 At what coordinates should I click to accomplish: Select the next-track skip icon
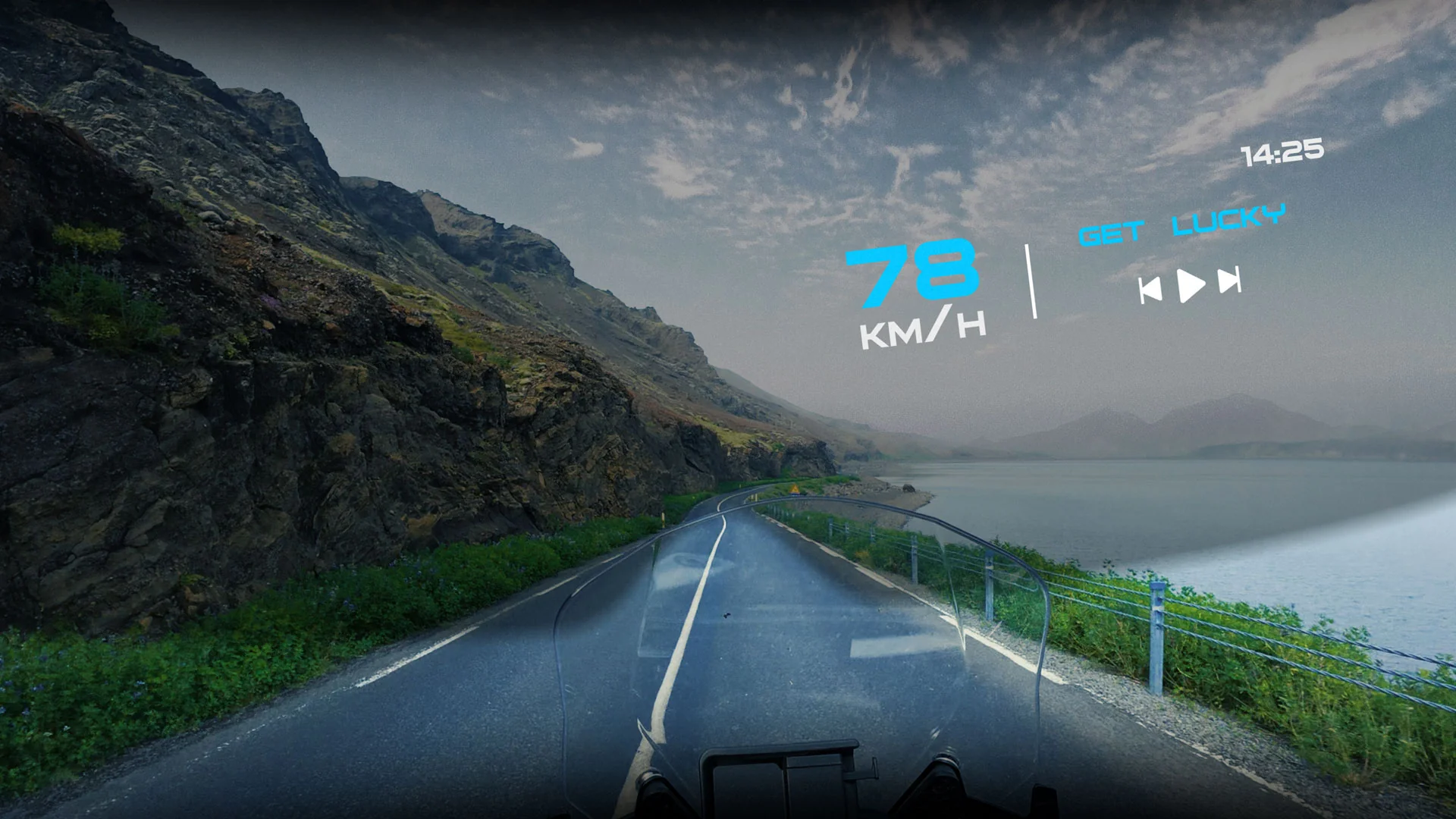(x=1230, y=280)
